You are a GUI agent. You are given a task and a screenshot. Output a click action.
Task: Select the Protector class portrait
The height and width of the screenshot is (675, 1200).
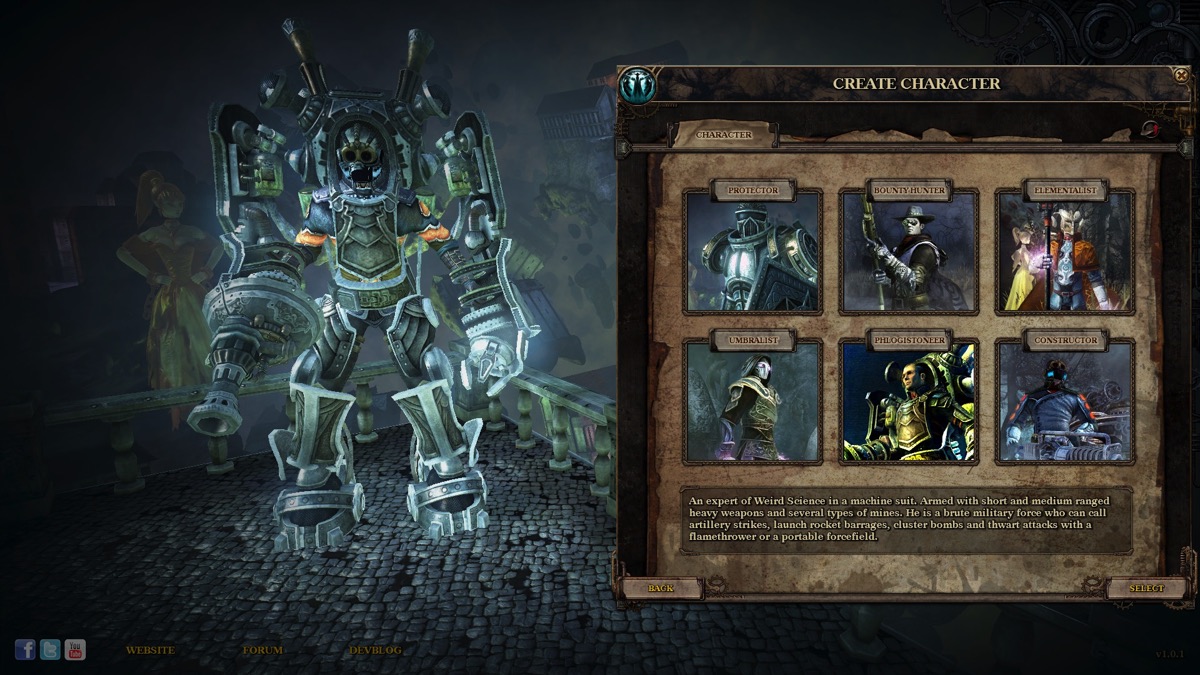pos(752,251)
